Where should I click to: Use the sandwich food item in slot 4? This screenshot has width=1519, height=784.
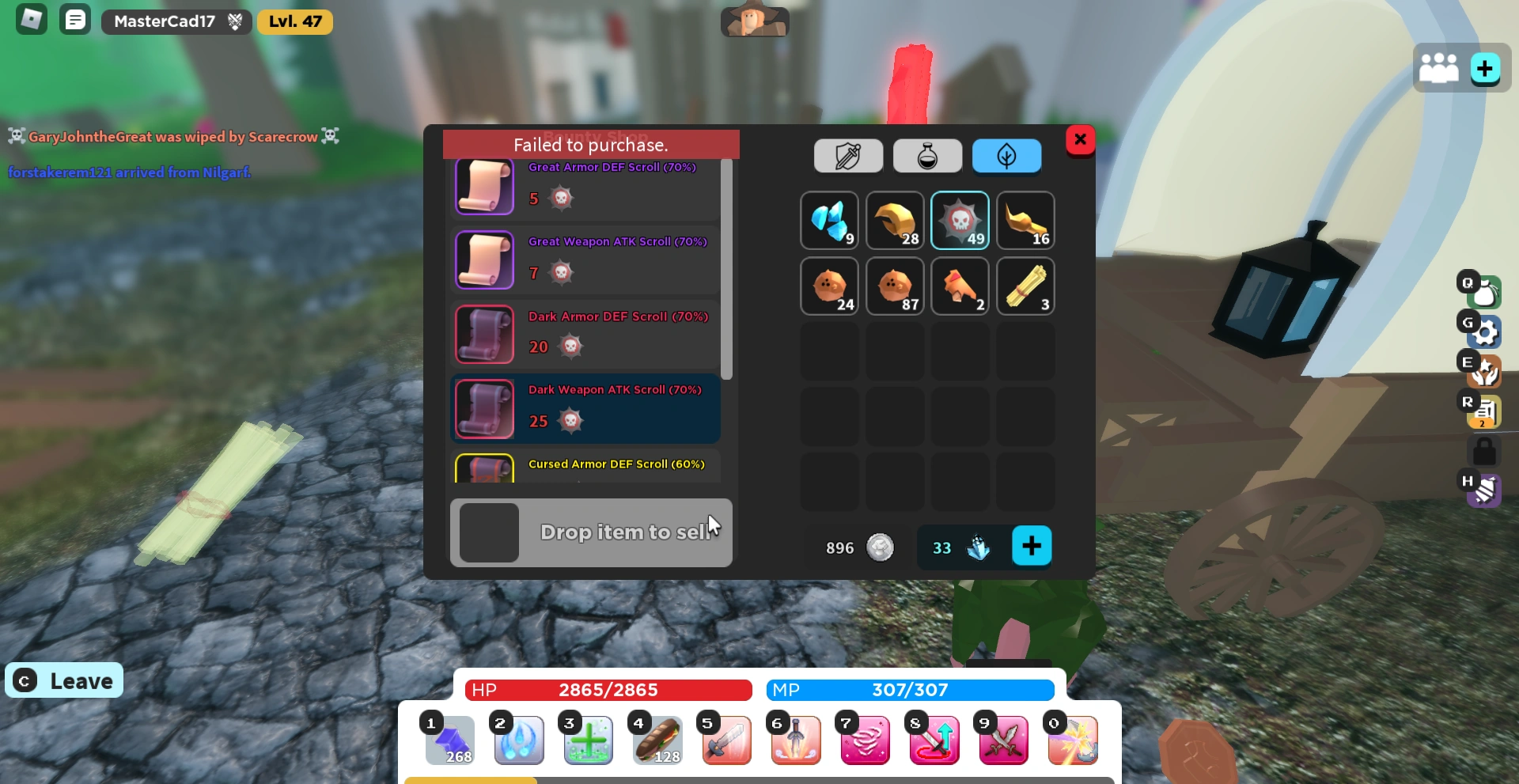click(657, 740)
